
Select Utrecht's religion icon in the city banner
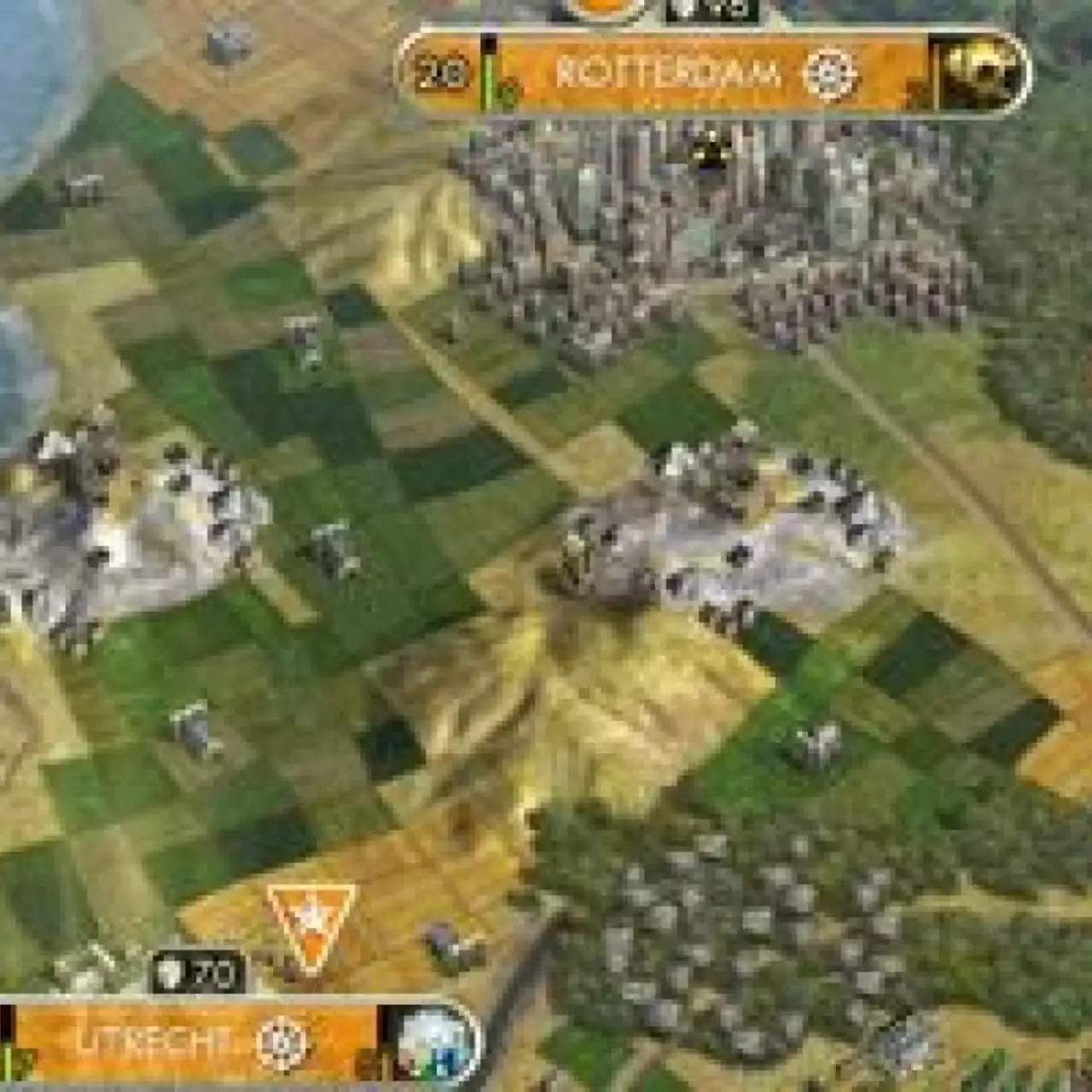pyautogui.click(x=280, y=1044)
